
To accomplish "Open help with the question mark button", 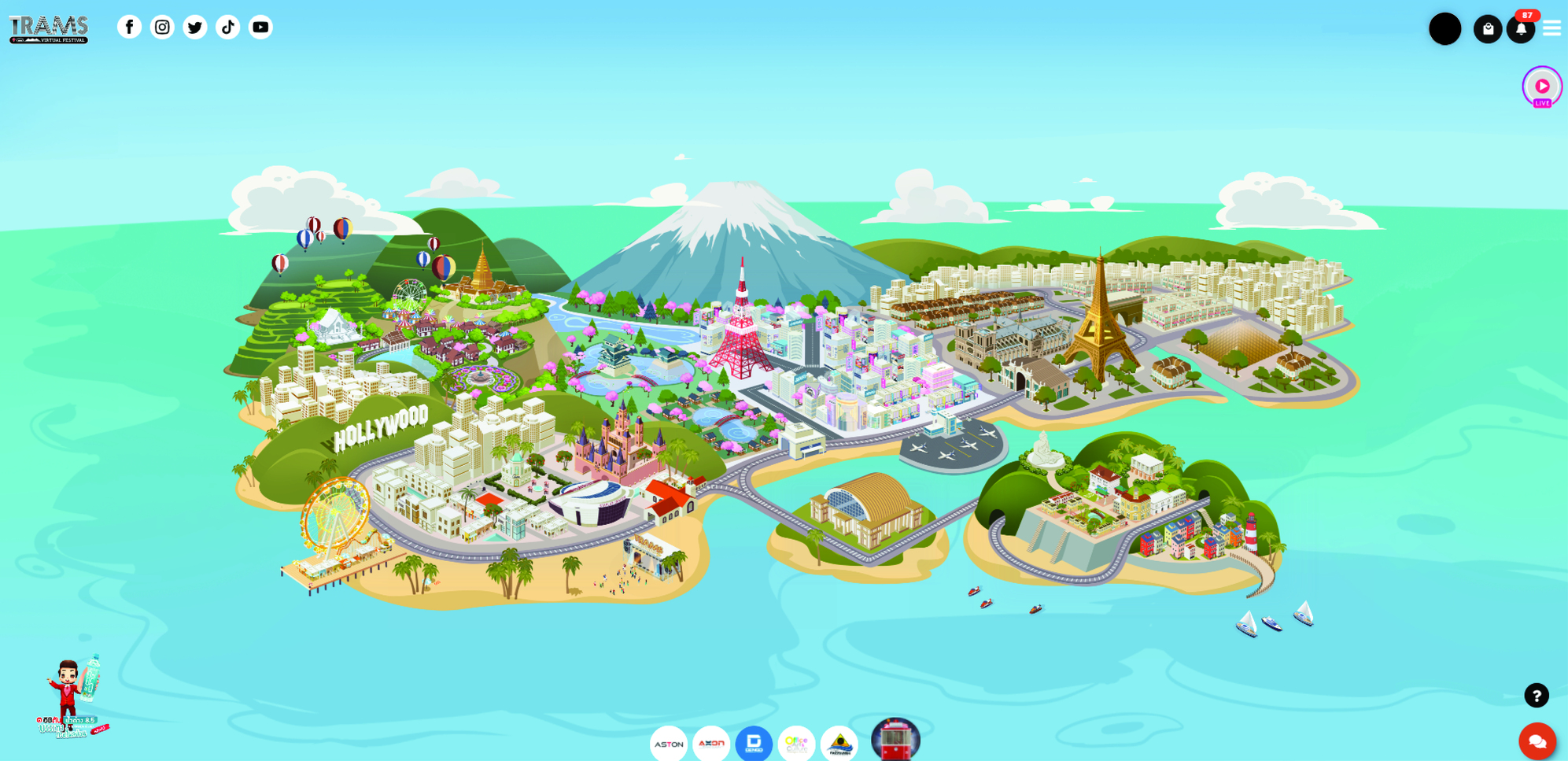I will (1537, 696).
